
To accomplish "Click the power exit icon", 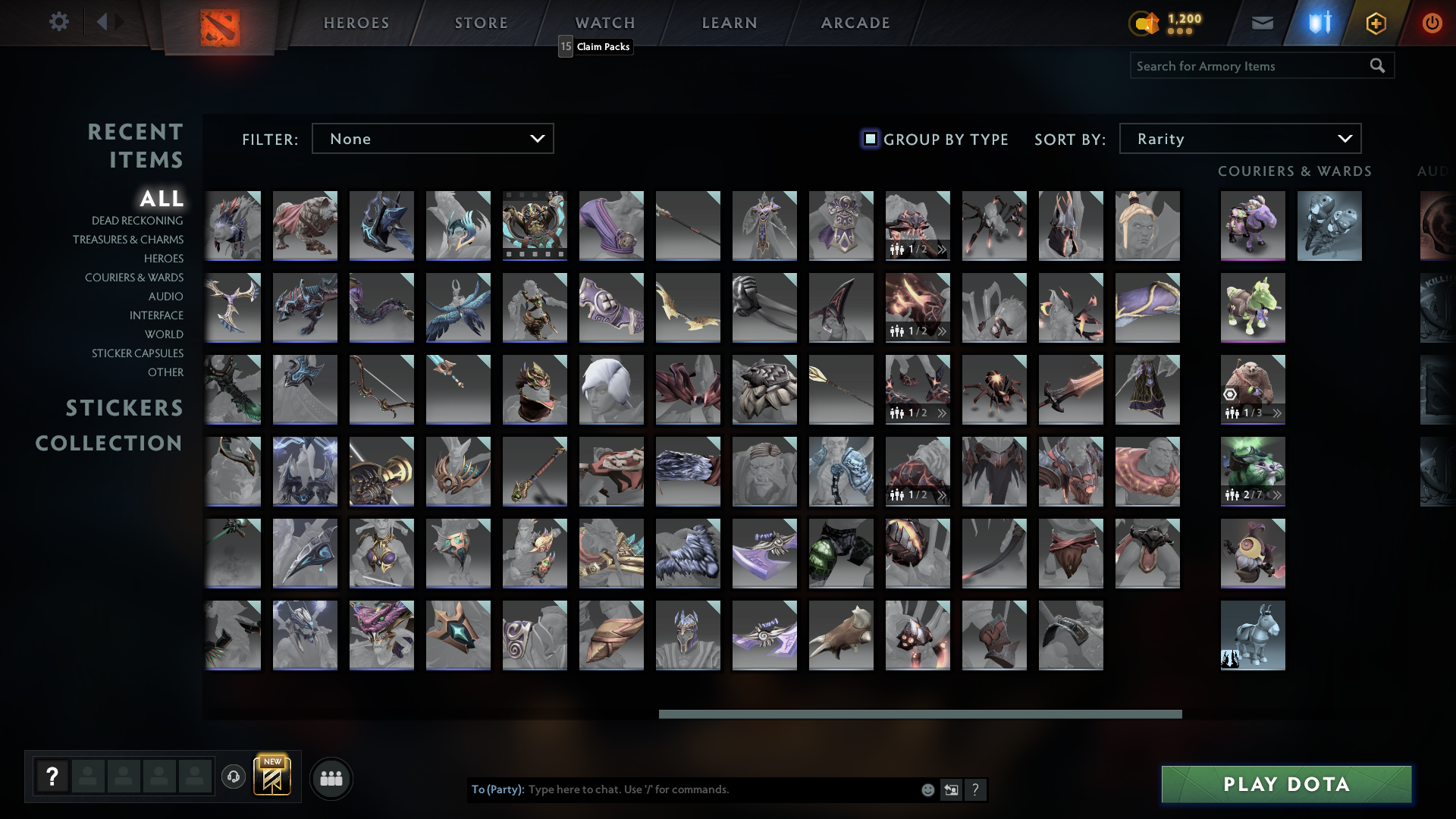I will coord(1432,22).
